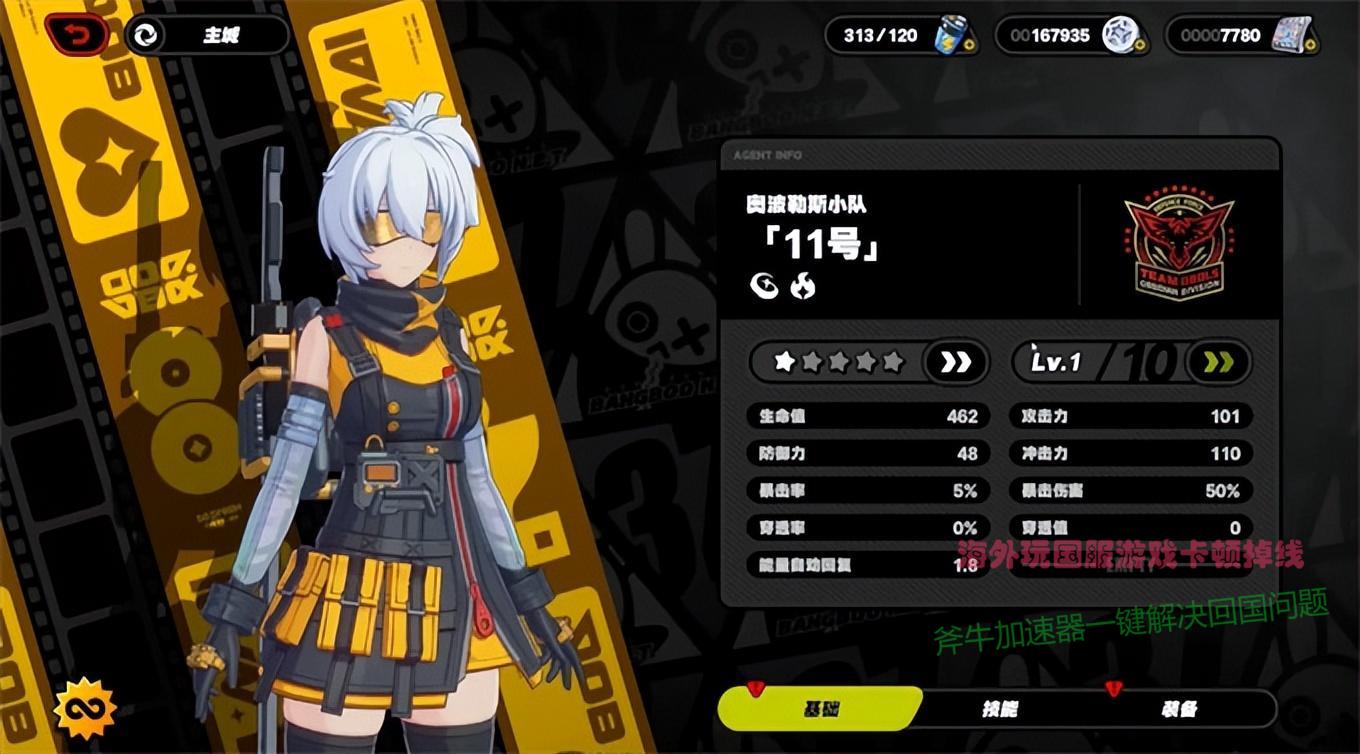Add more silver coin currency
Image resolution: width=1360 pixels, height=754 pixels.
click(x=1141, y=47)
